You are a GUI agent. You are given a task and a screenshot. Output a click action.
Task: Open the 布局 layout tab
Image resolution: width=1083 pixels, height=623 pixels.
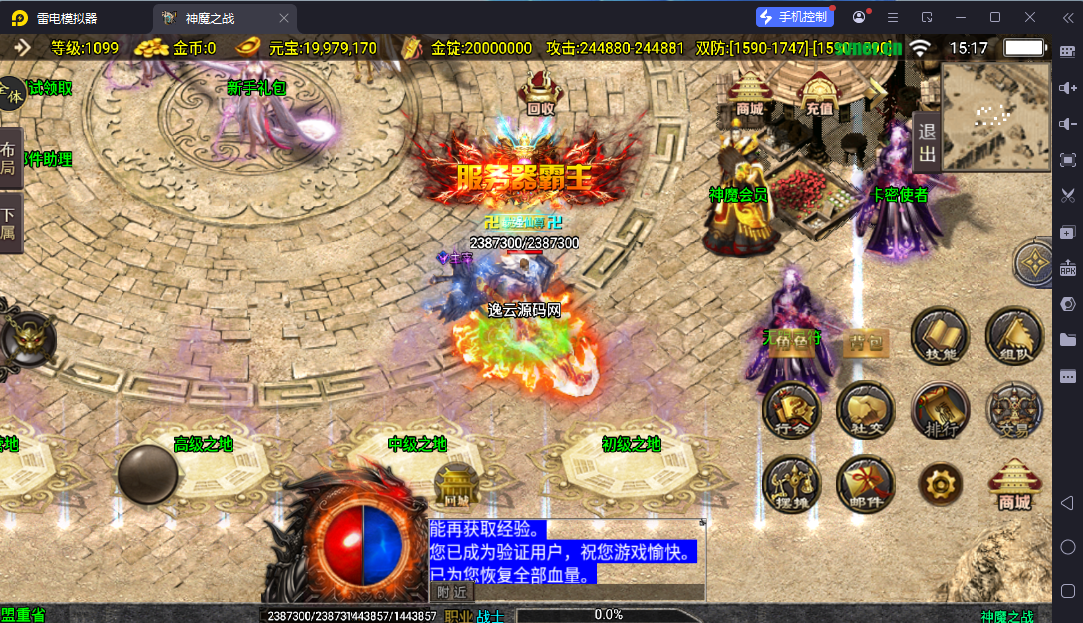click(x=10, y=158)
